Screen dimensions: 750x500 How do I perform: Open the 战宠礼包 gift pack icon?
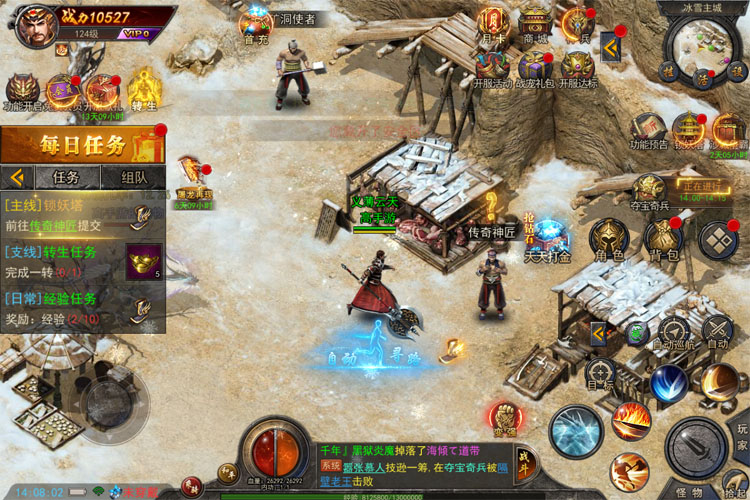click(x=535, y=67)
